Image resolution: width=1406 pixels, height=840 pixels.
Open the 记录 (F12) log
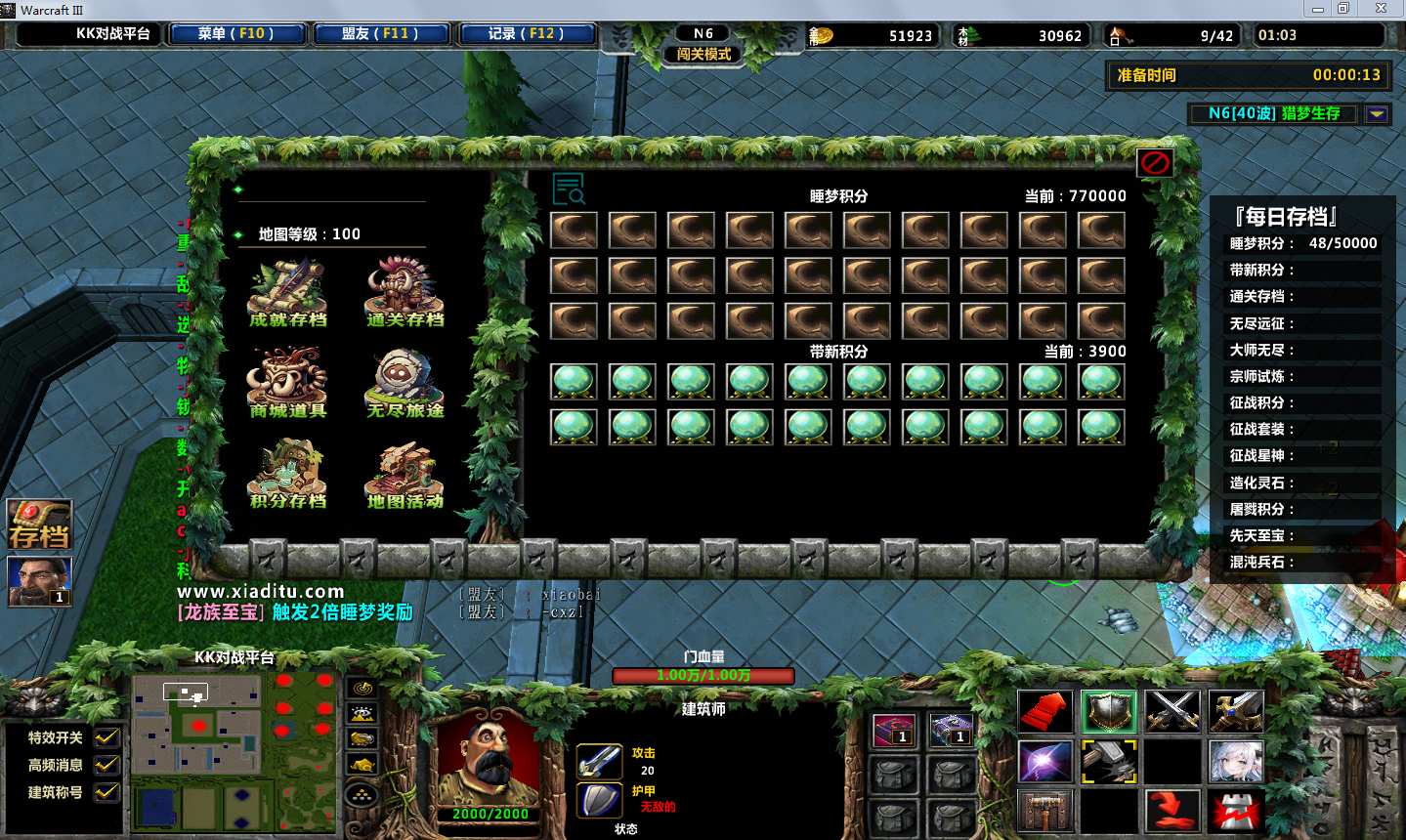pyautogui.click(x=525, y=34)
